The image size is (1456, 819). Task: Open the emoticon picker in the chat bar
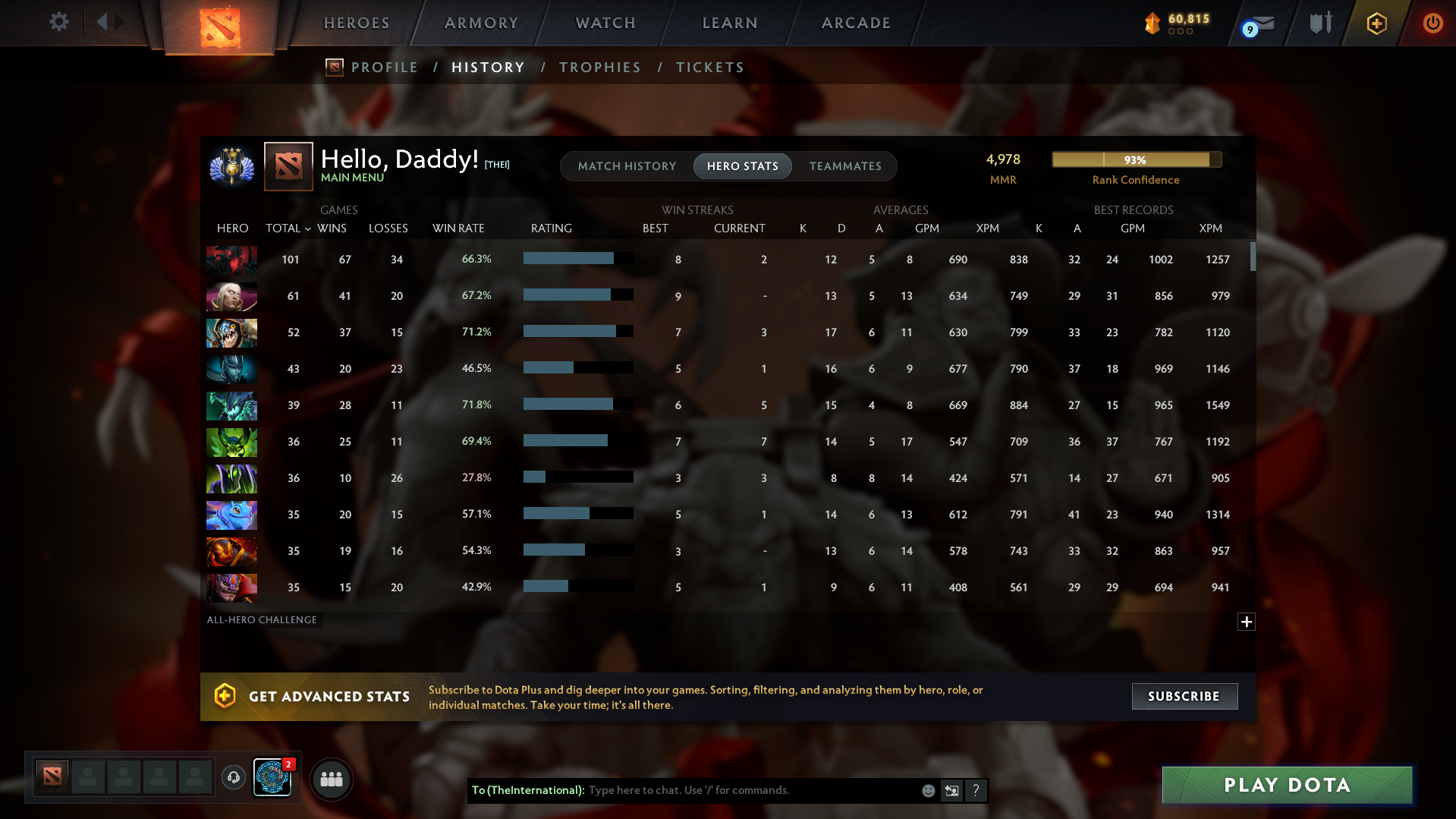(928, 790)
